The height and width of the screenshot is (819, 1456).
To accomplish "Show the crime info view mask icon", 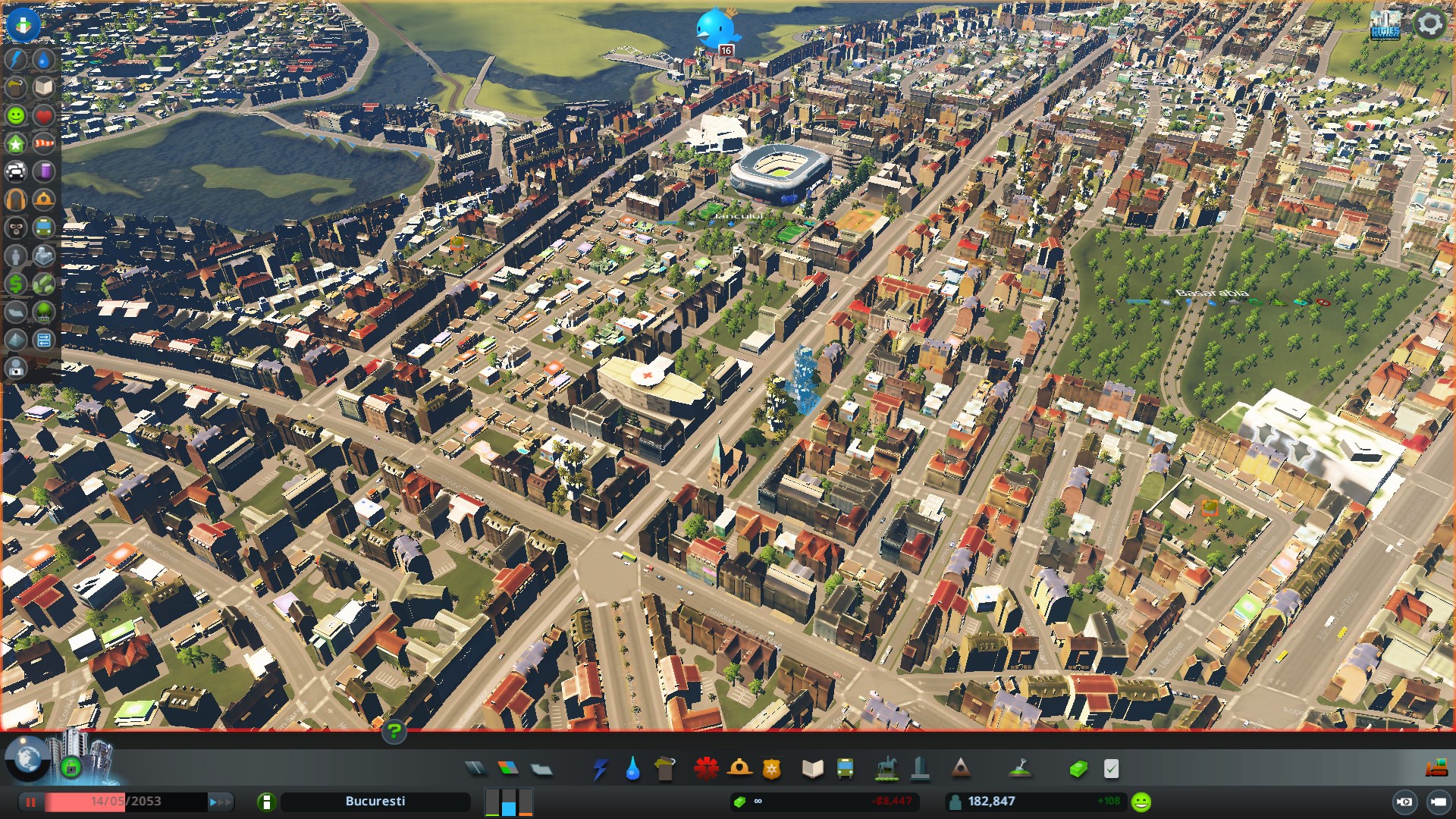I will click(16, 227).
